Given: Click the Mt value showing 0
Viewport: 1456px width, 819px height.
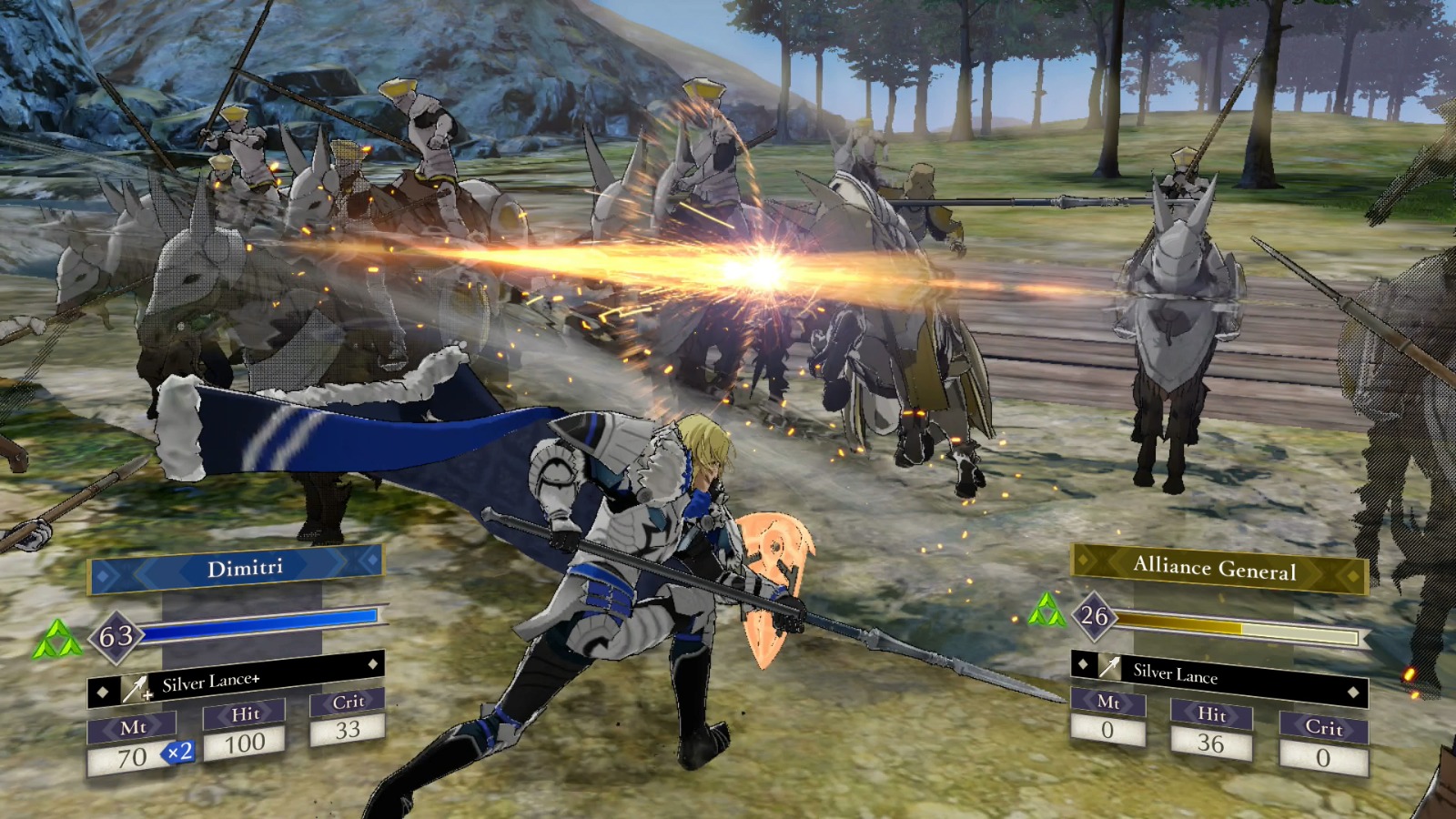Looking at the screenshot, I should (x=1107, y=728).
